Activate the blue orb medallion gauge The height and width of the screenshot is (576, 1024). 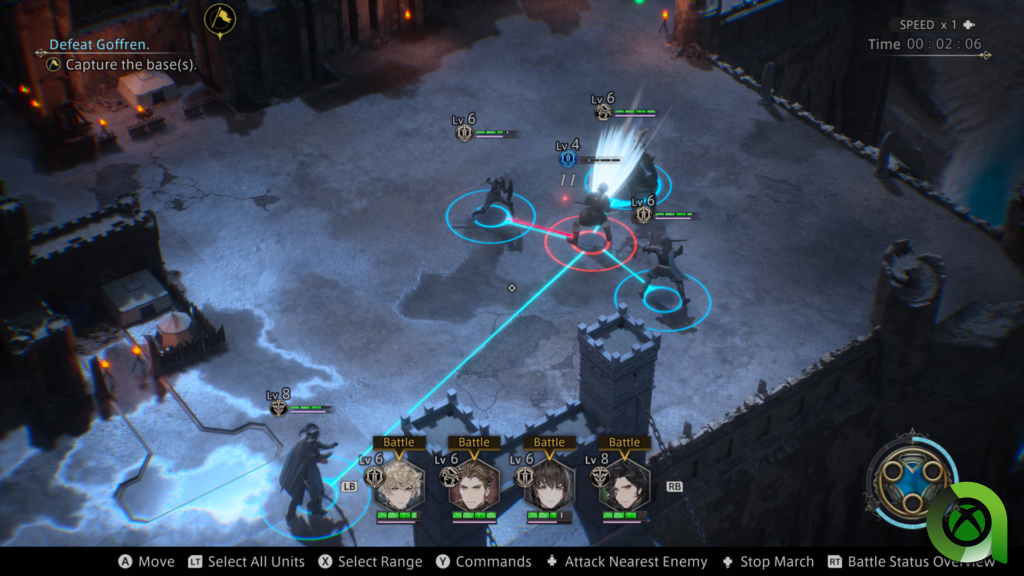click(909, 481)
